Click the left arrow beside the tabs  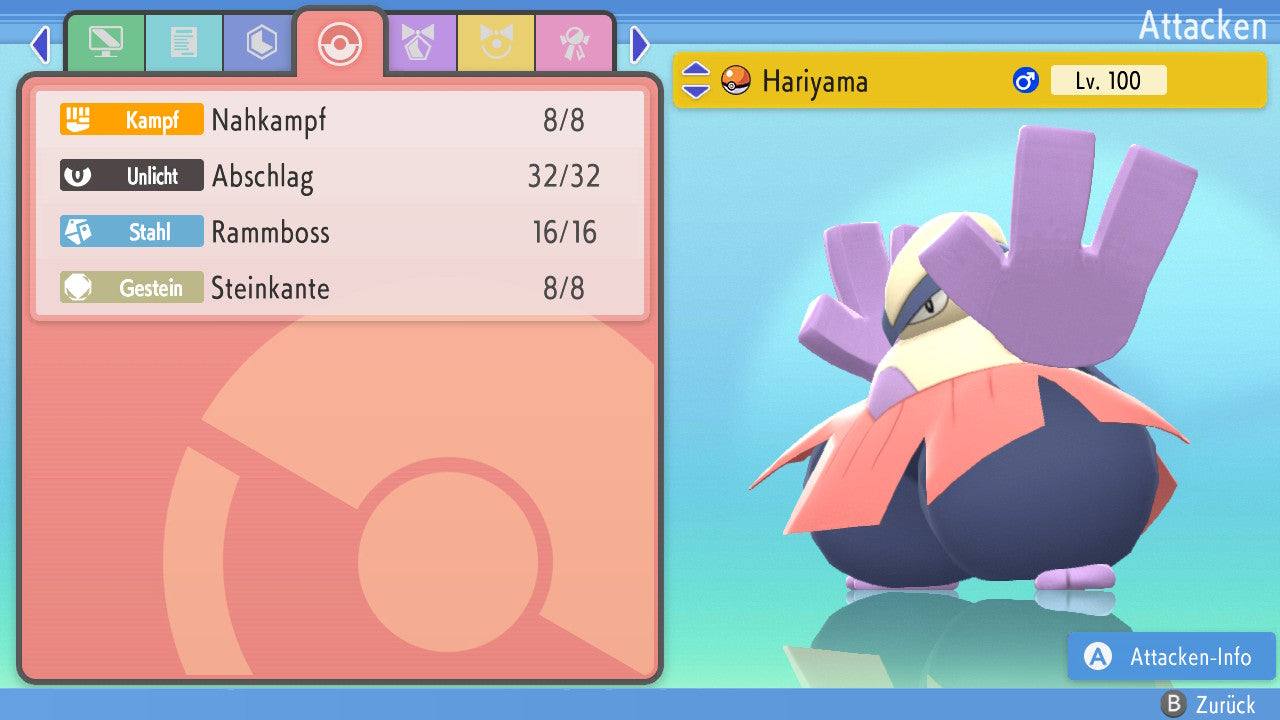point(40,44)
